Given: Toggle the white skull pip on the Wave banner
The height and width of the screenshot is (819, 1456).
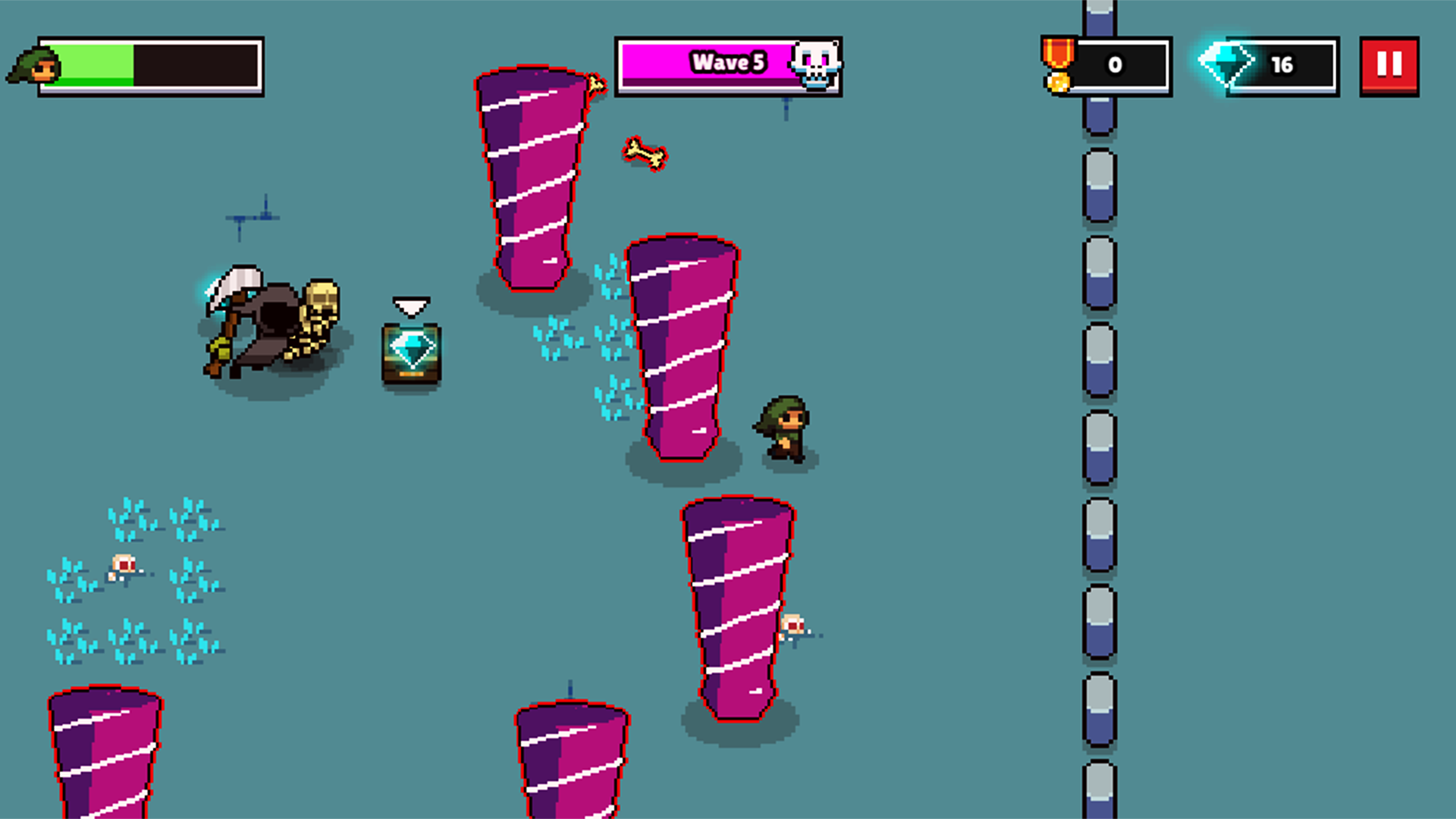Looking at the screenshot, I should click(815, 64).
